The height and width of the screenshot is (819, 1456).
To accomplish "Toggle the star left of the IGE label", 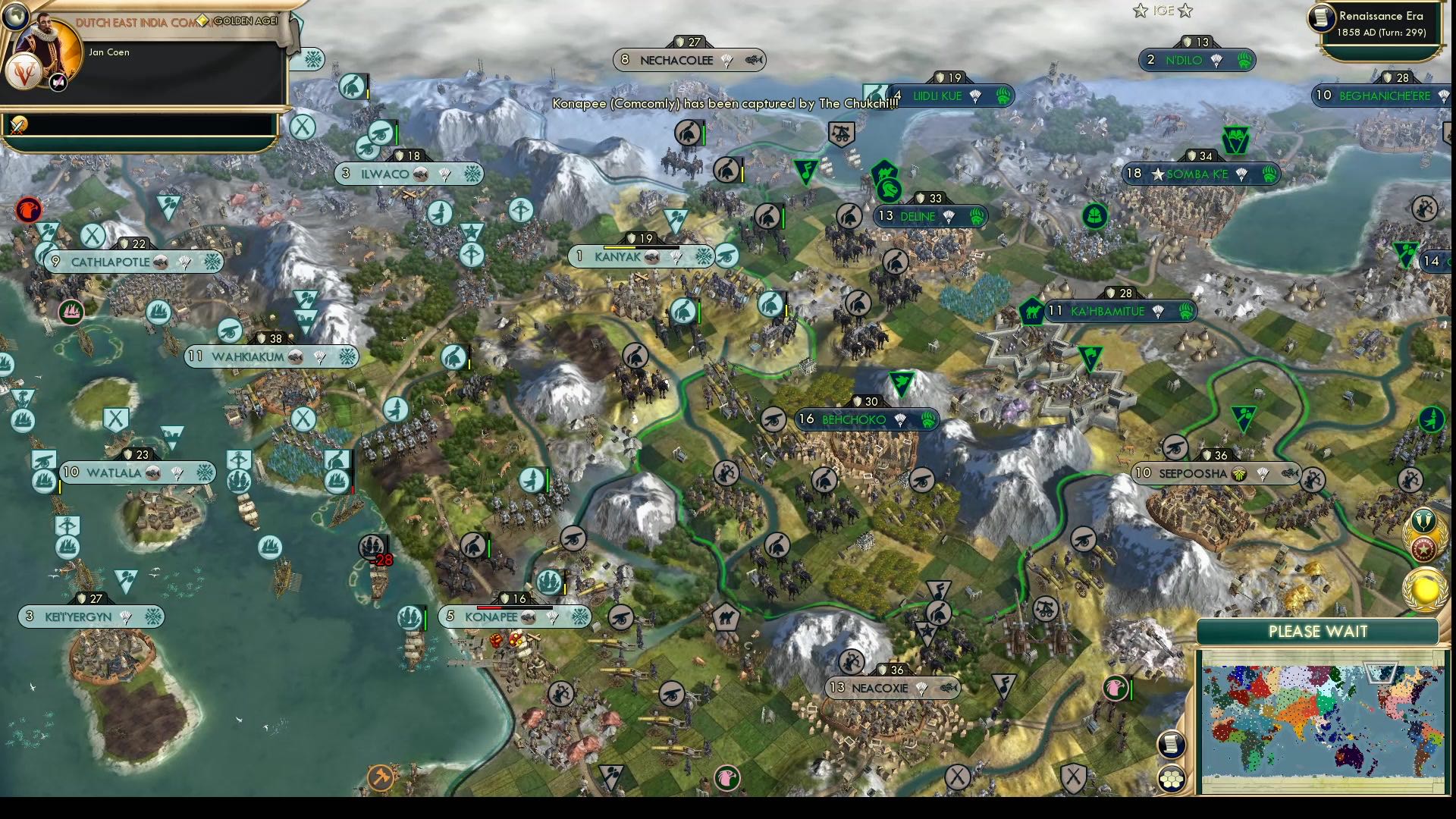I will (1141, 11).
